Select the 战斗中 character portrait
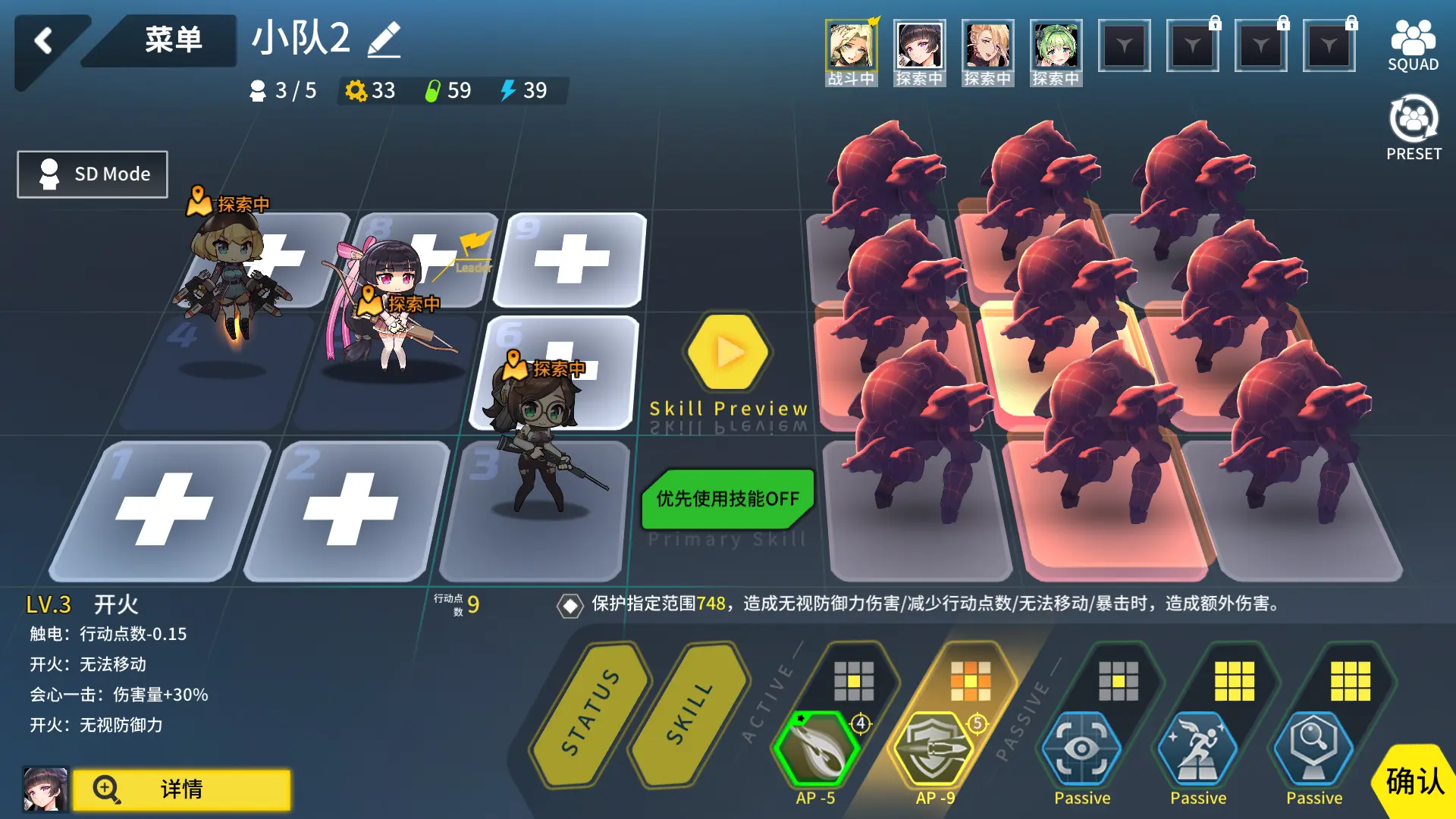Image resolution: width=1456 pixels, height=819 pixels. point(851,47)
